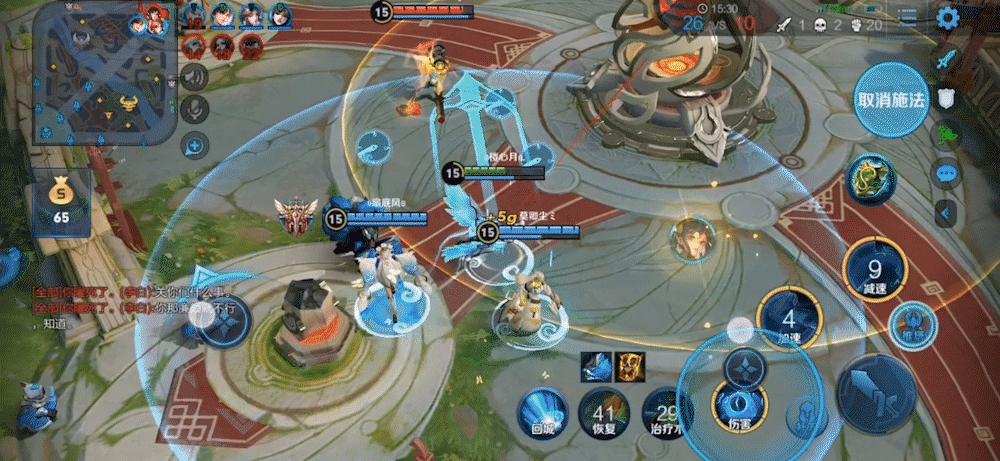Trigger the 加速 speed-up skill
Screen dimensions: 1000x461
click(789, 321)
